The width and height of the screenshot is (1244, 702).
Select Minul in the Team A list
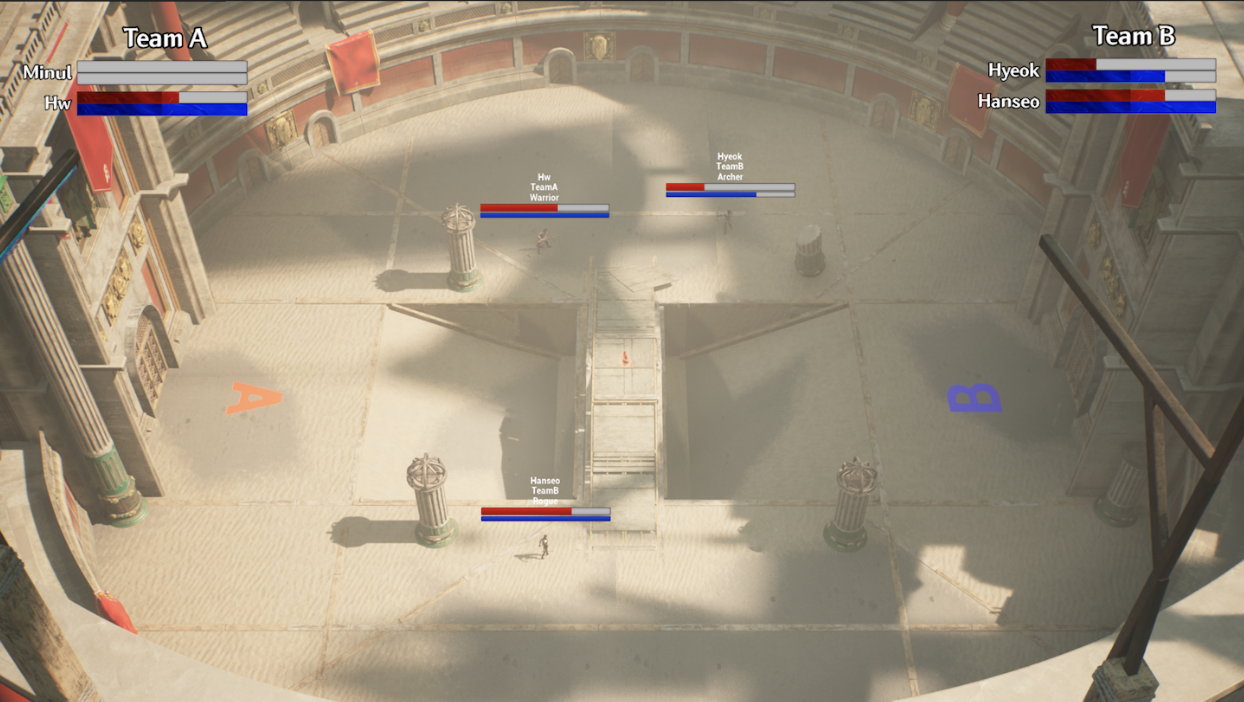coord(48,73)
